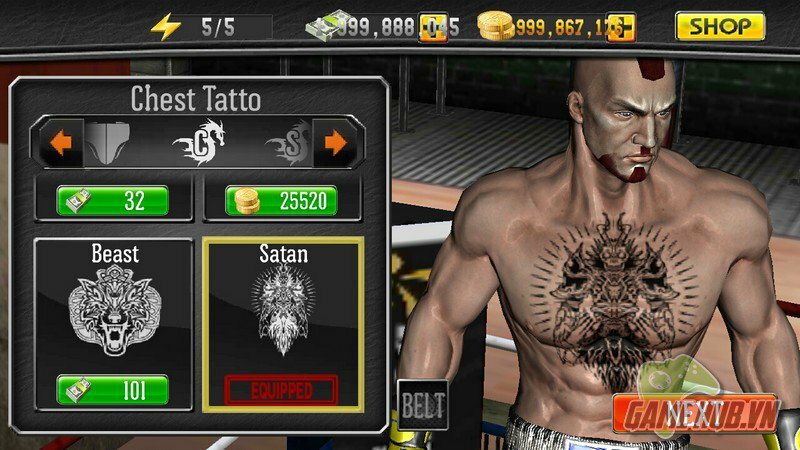Select the dragon C tattoo category icon

coord(199,143)
